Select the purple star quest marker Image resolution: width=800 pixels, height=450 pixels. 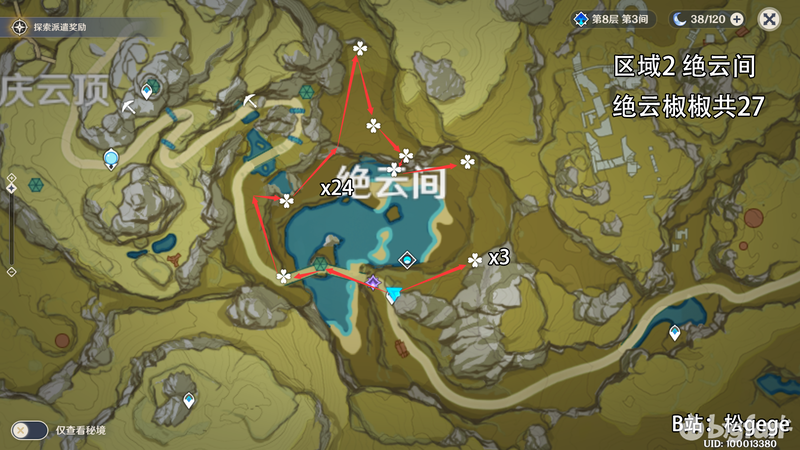[x=373, y=284]
